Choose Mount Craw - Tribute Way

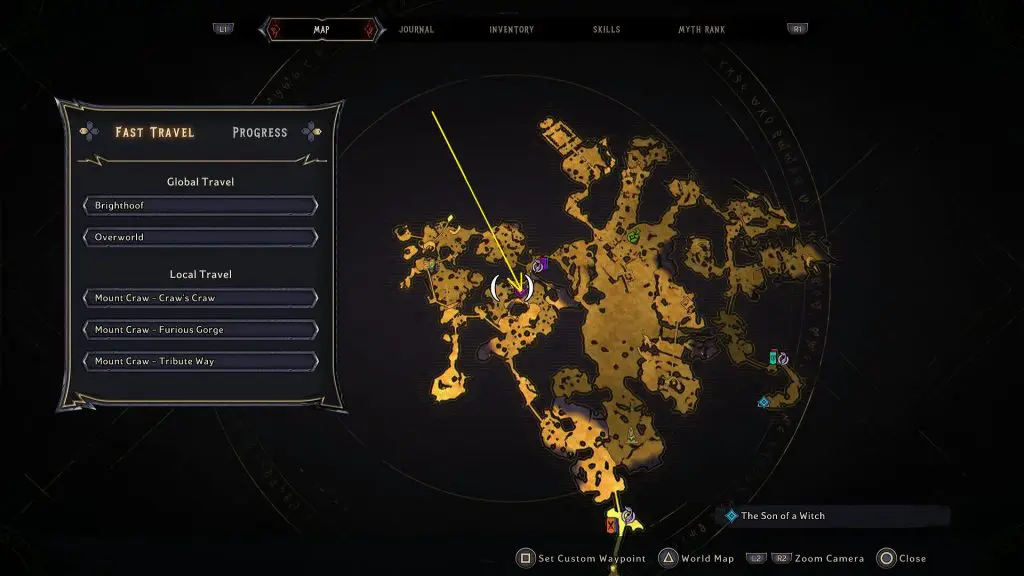click(201, 362)
